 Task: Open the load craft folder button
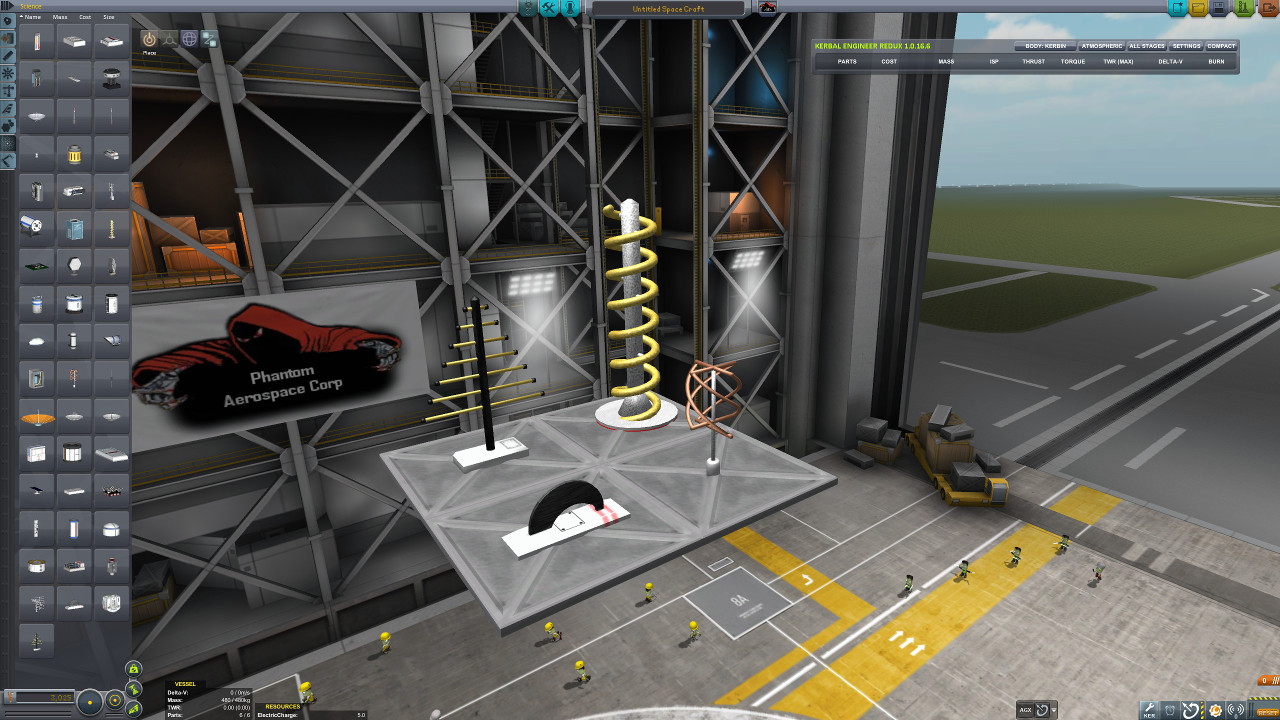[x=1198, y=8]
